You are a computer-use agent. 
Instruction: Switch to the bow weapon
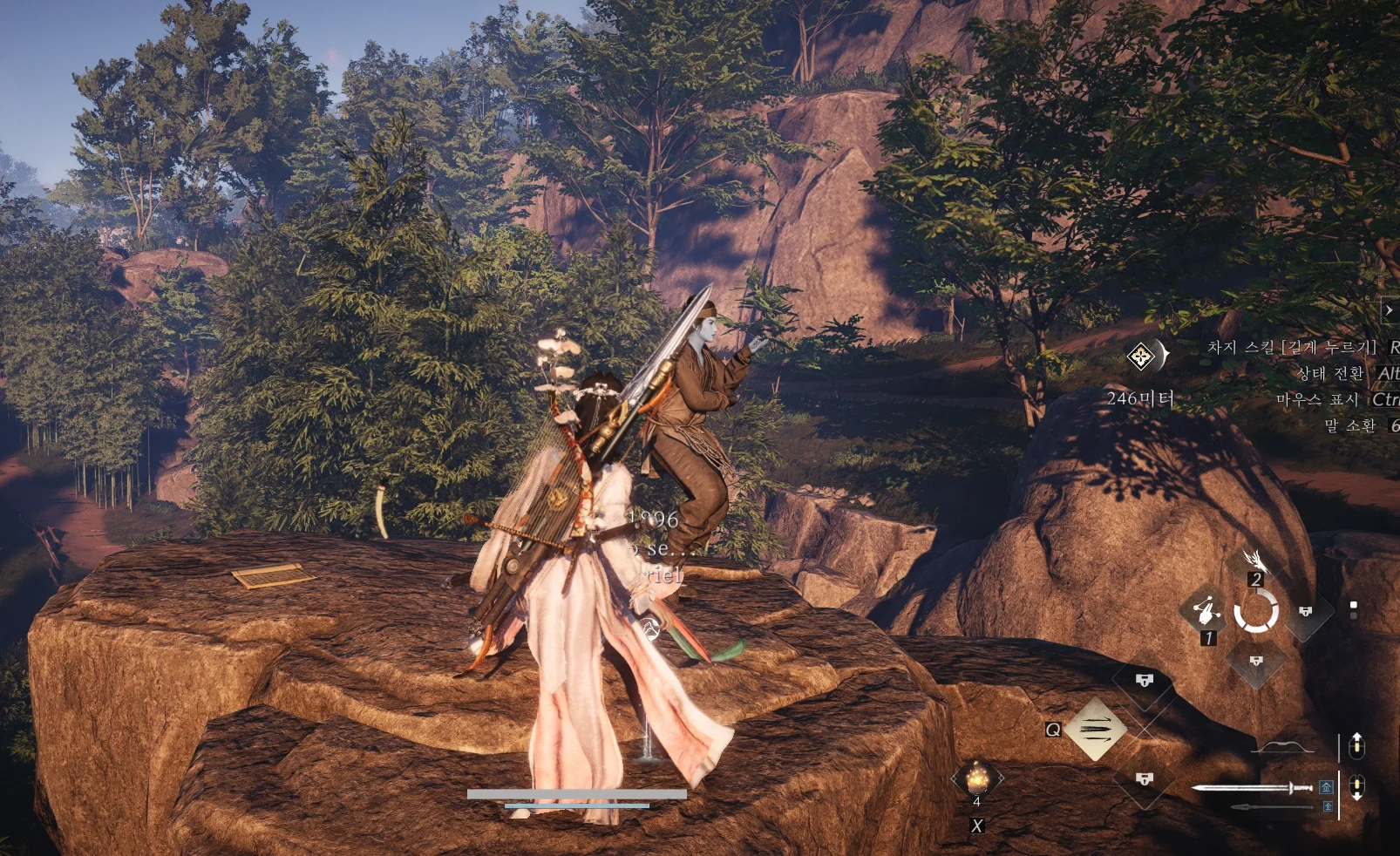pyautogui.click(x=1282, y=747)
